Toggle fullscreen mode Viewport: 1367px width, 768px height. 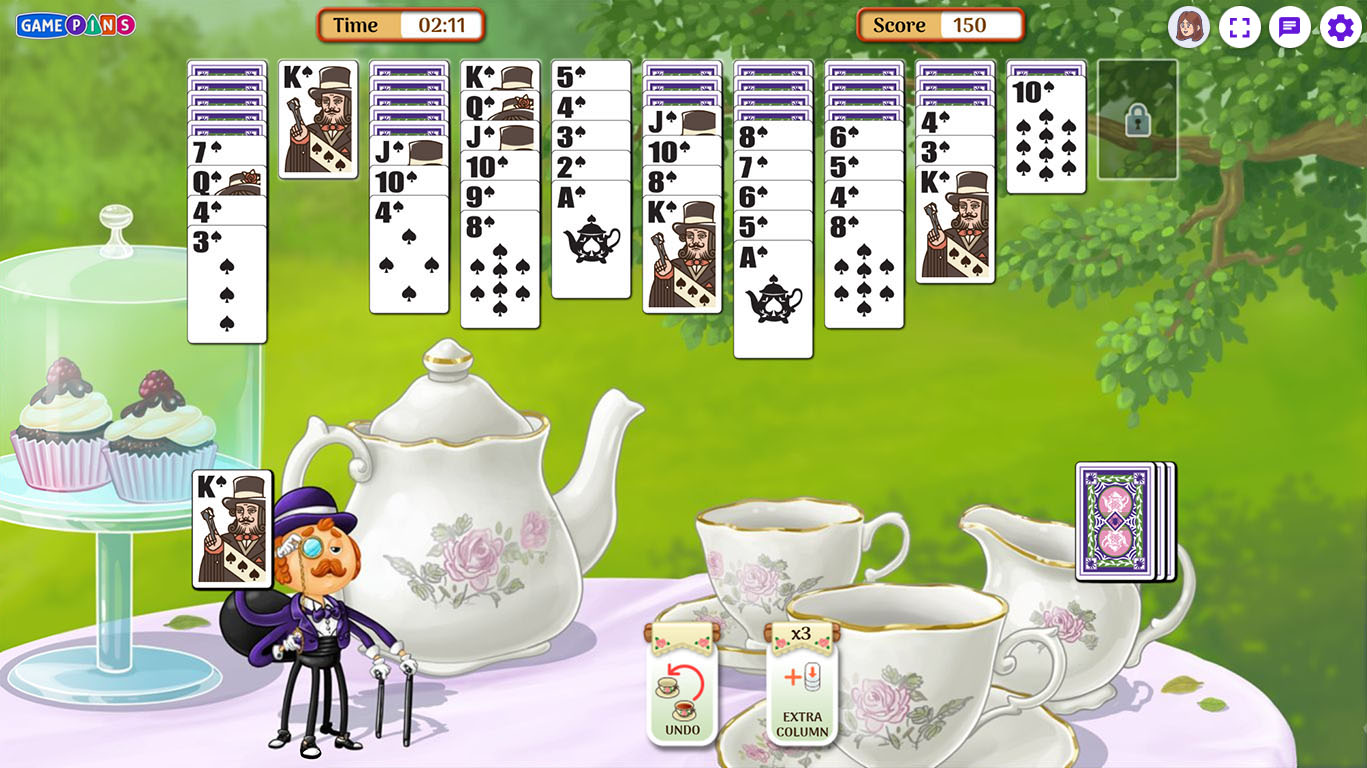1239,27
